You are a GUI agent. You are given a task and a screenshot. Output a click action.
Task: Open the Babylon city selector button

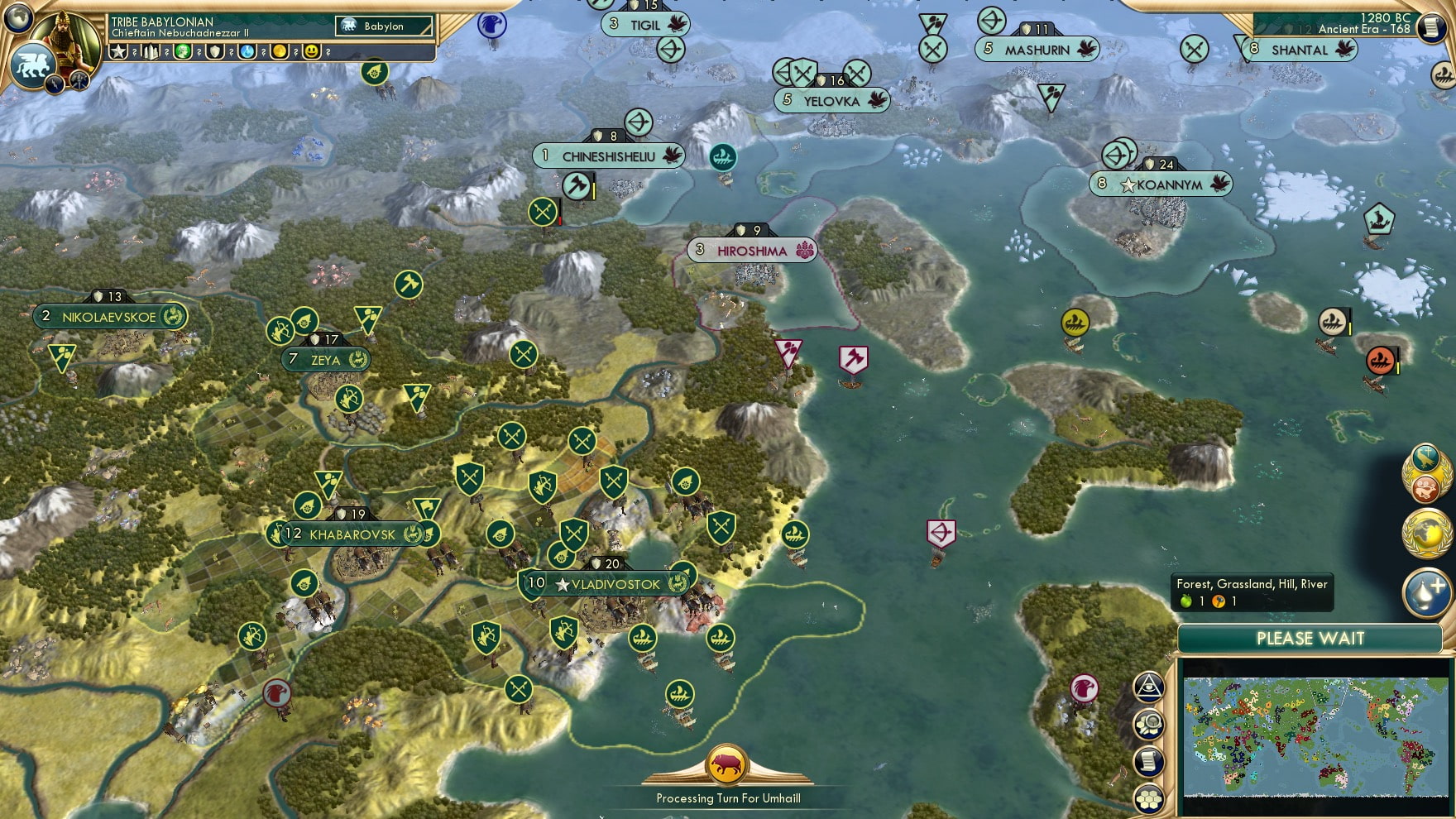pyautogui.click(x=384, y=26)
